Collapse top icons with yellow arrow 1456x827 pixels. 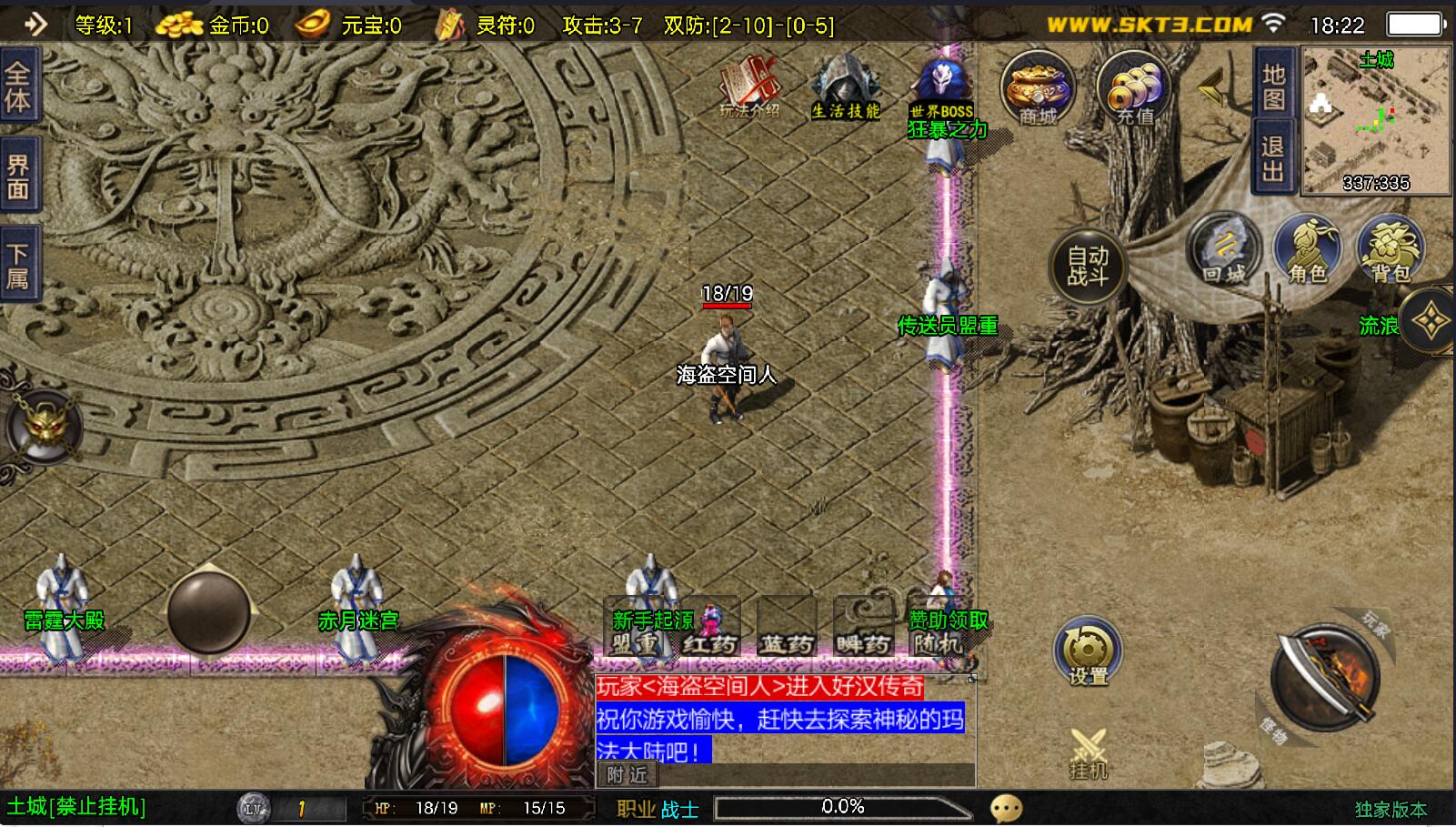click(1211, 88)
